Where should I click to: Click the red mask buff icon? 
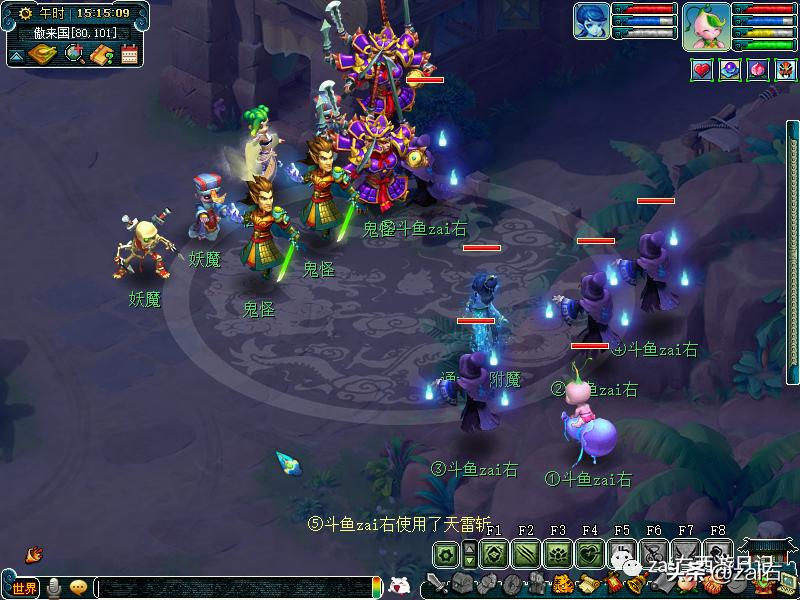[x=784, y=70]
